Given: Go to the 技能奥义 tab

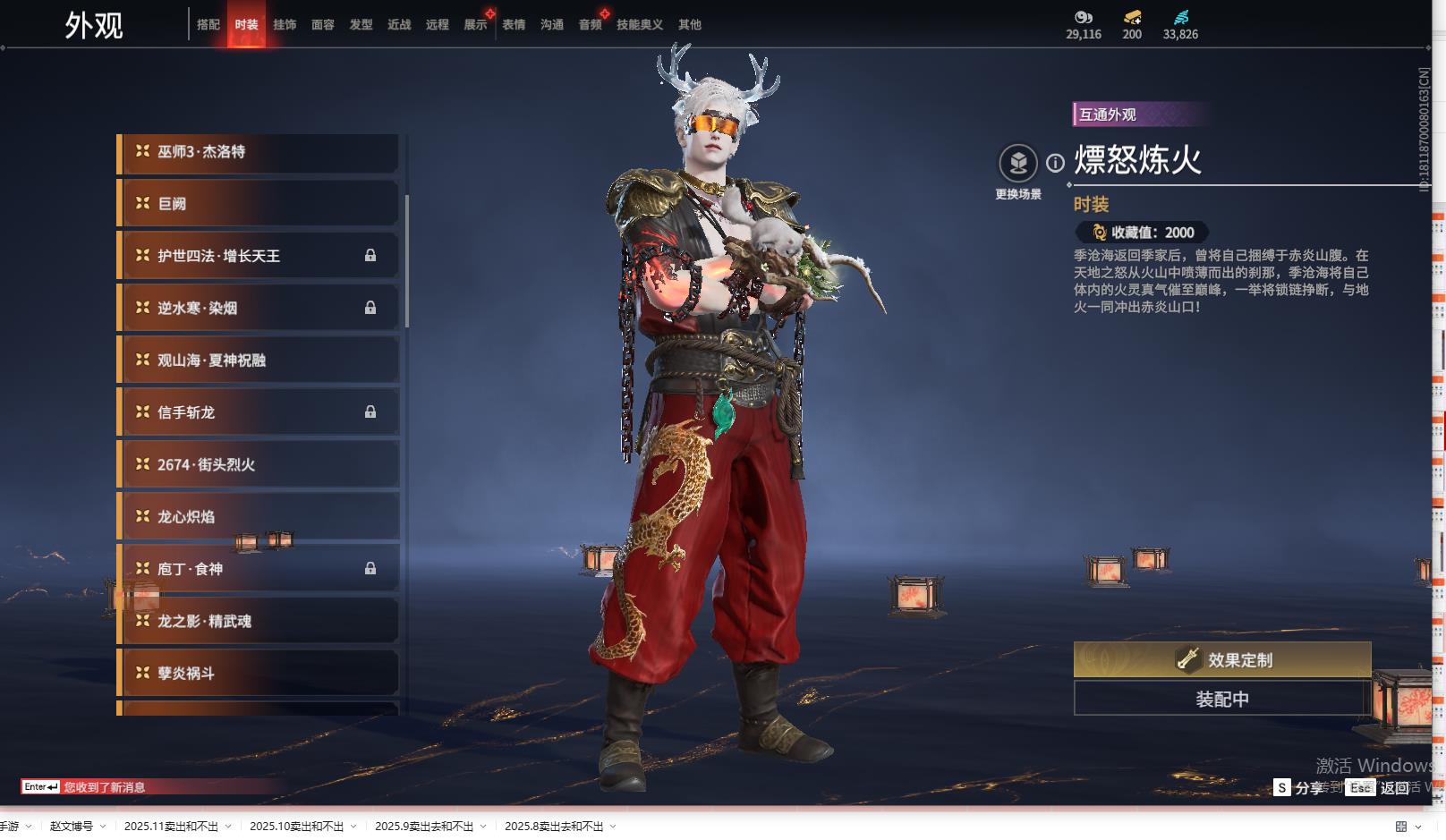Looking at the screenshot, I should (640, 25).
